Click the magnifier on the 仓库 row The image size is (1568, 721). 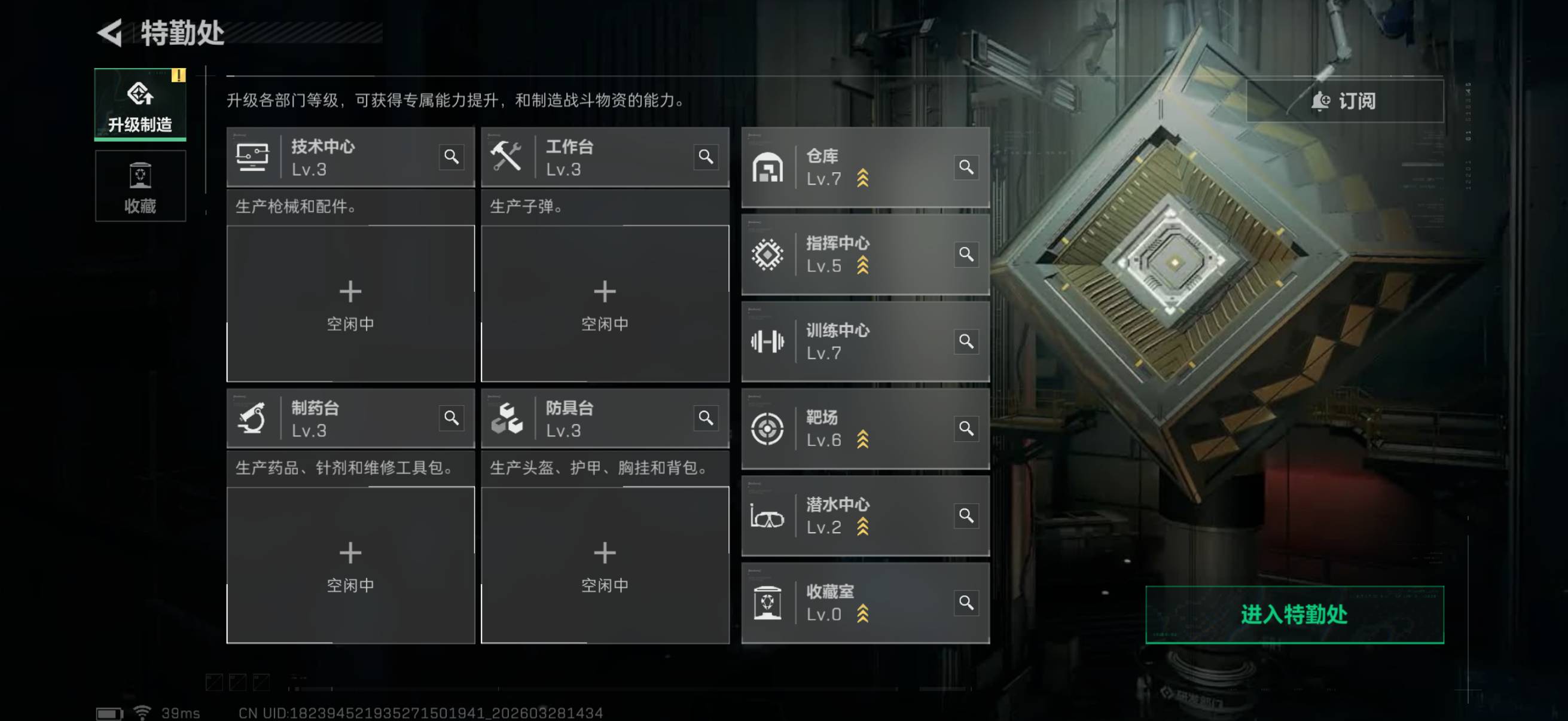click(x=966, y=167)
